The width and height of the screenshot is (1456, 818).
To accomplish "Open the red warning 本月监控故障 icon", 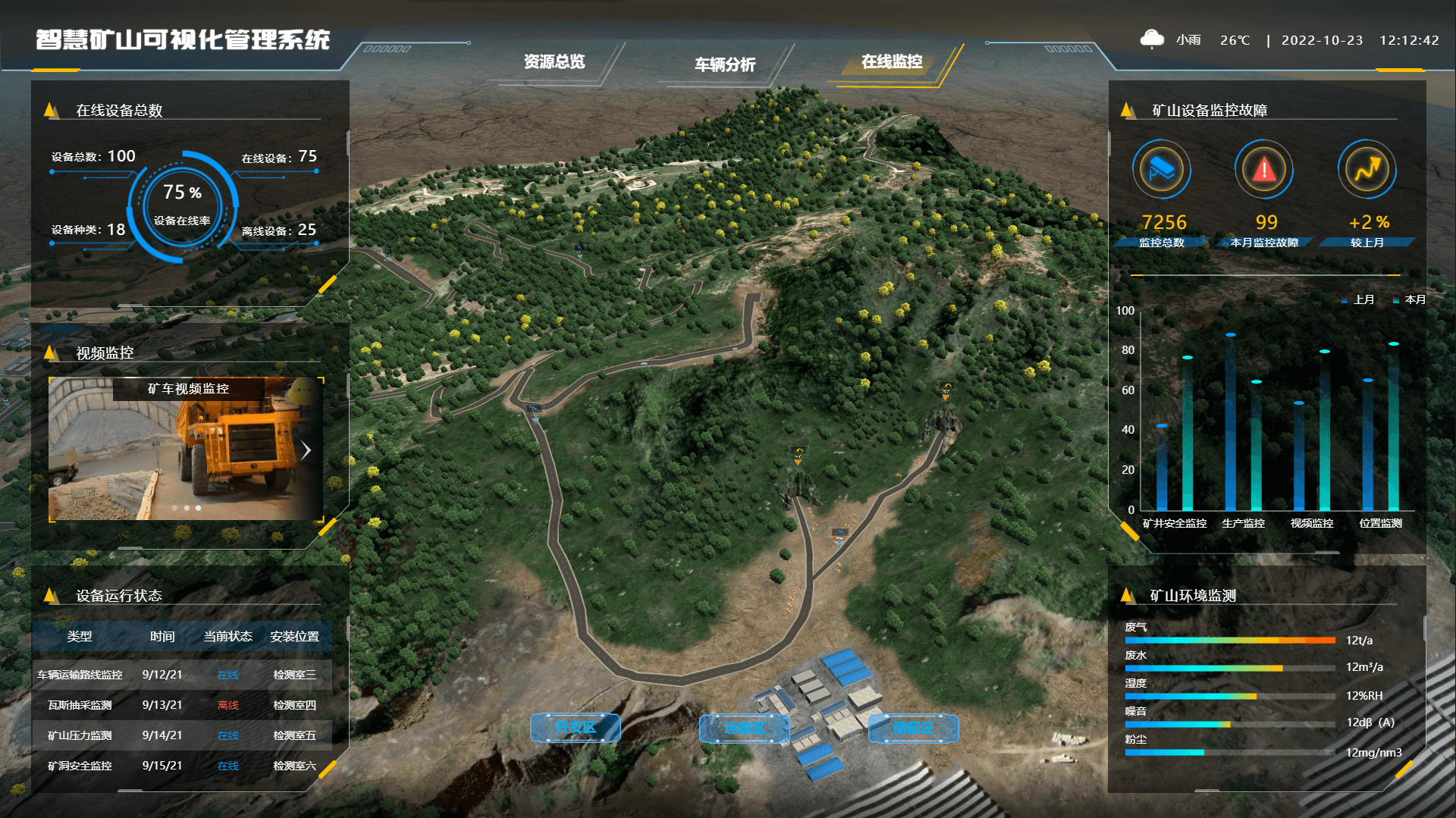I will pyautogui.click(x=1263, y=169).
